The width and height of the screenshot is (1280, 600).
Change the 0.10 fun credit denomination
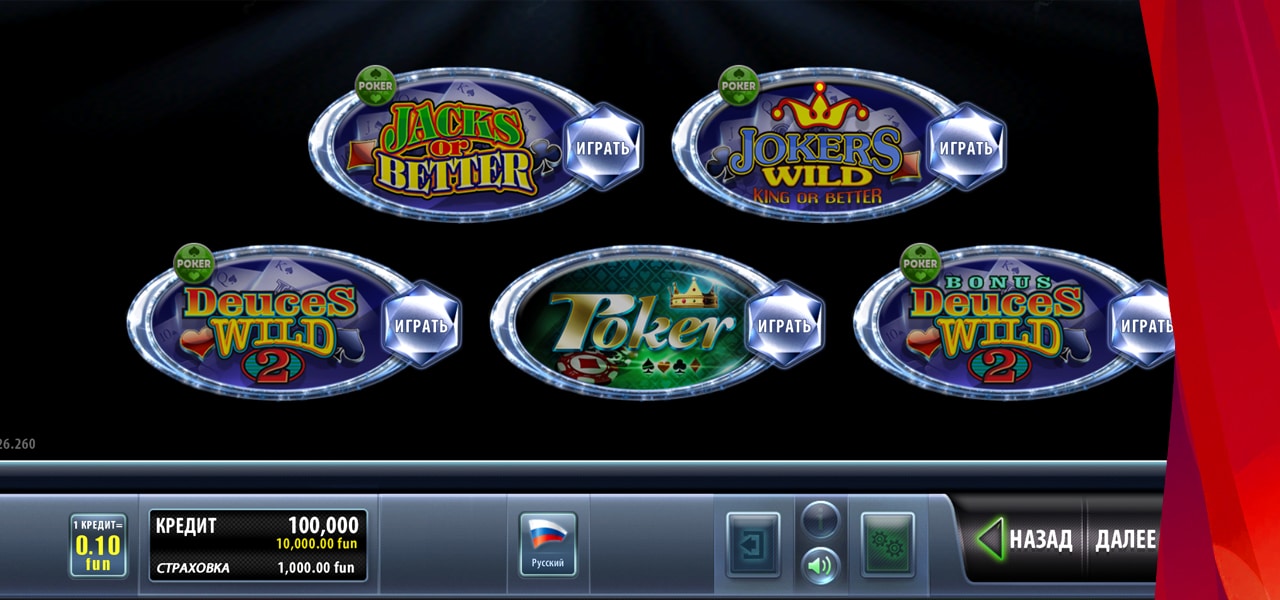(97, 545)
